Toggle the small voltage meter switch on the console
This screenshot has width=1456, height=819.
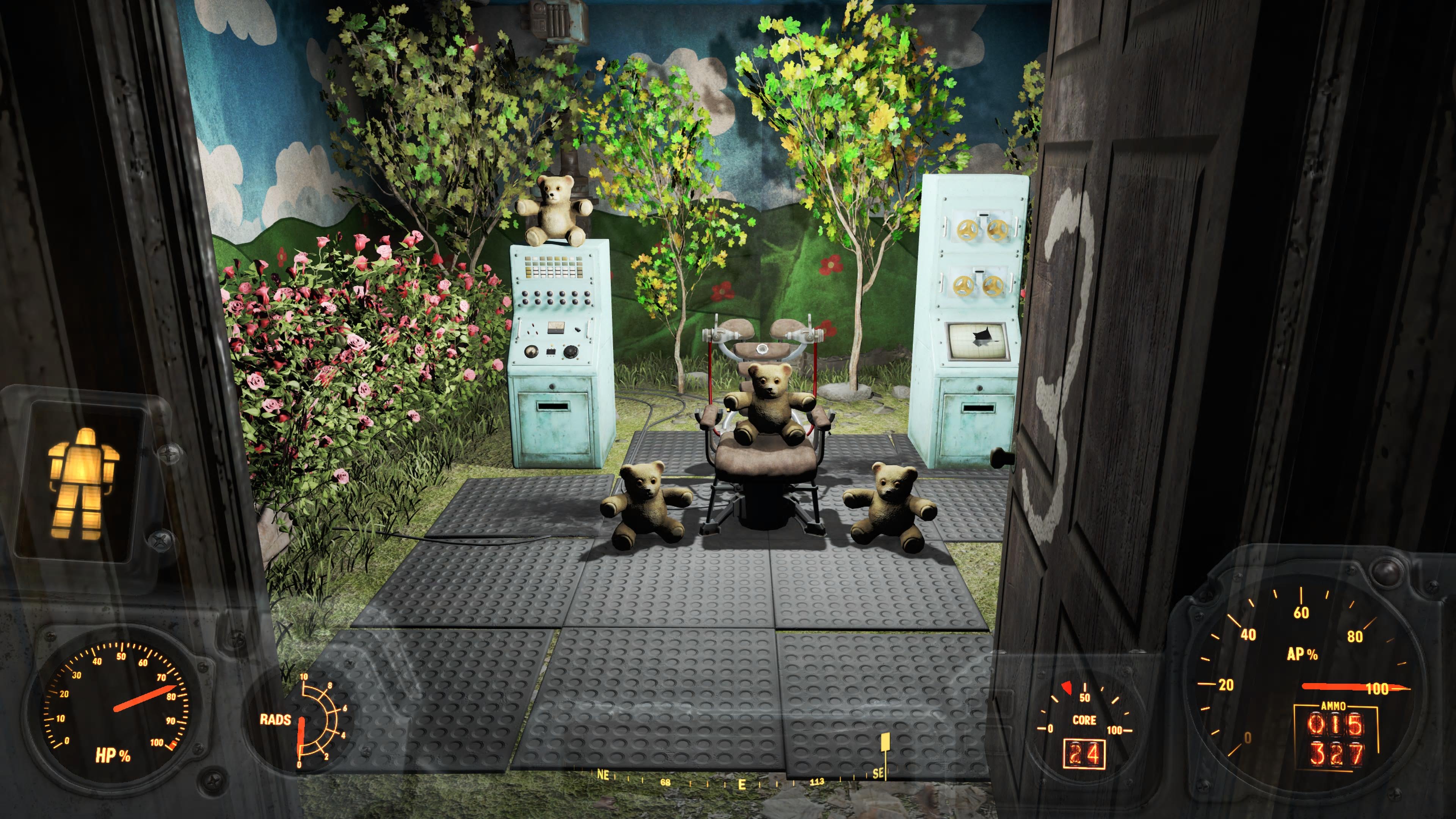[x=577, y=329]
